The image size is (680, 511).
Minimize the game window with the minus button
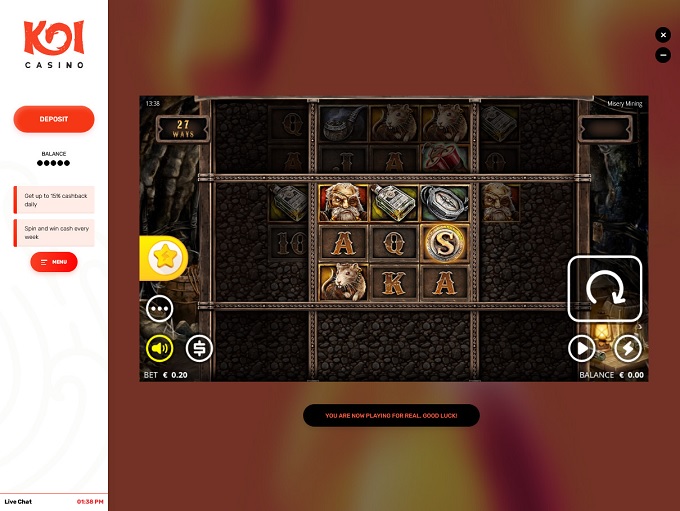click(x=663, y=55)
